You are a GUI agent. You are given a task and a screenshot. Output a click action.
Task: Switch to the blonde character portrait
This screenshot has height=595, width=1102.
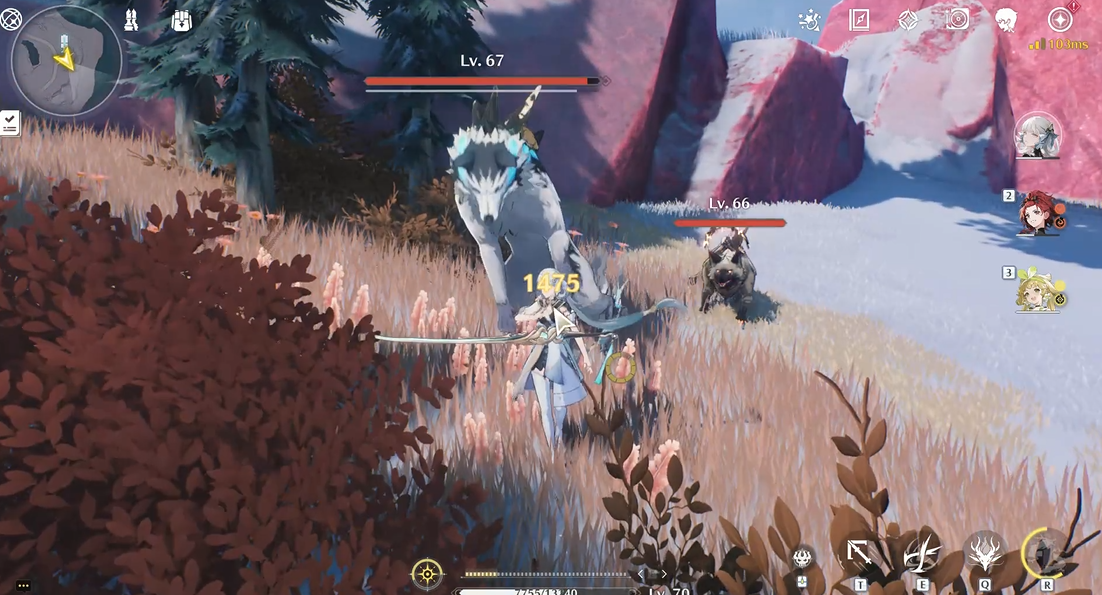click(x=1040, y=290)
